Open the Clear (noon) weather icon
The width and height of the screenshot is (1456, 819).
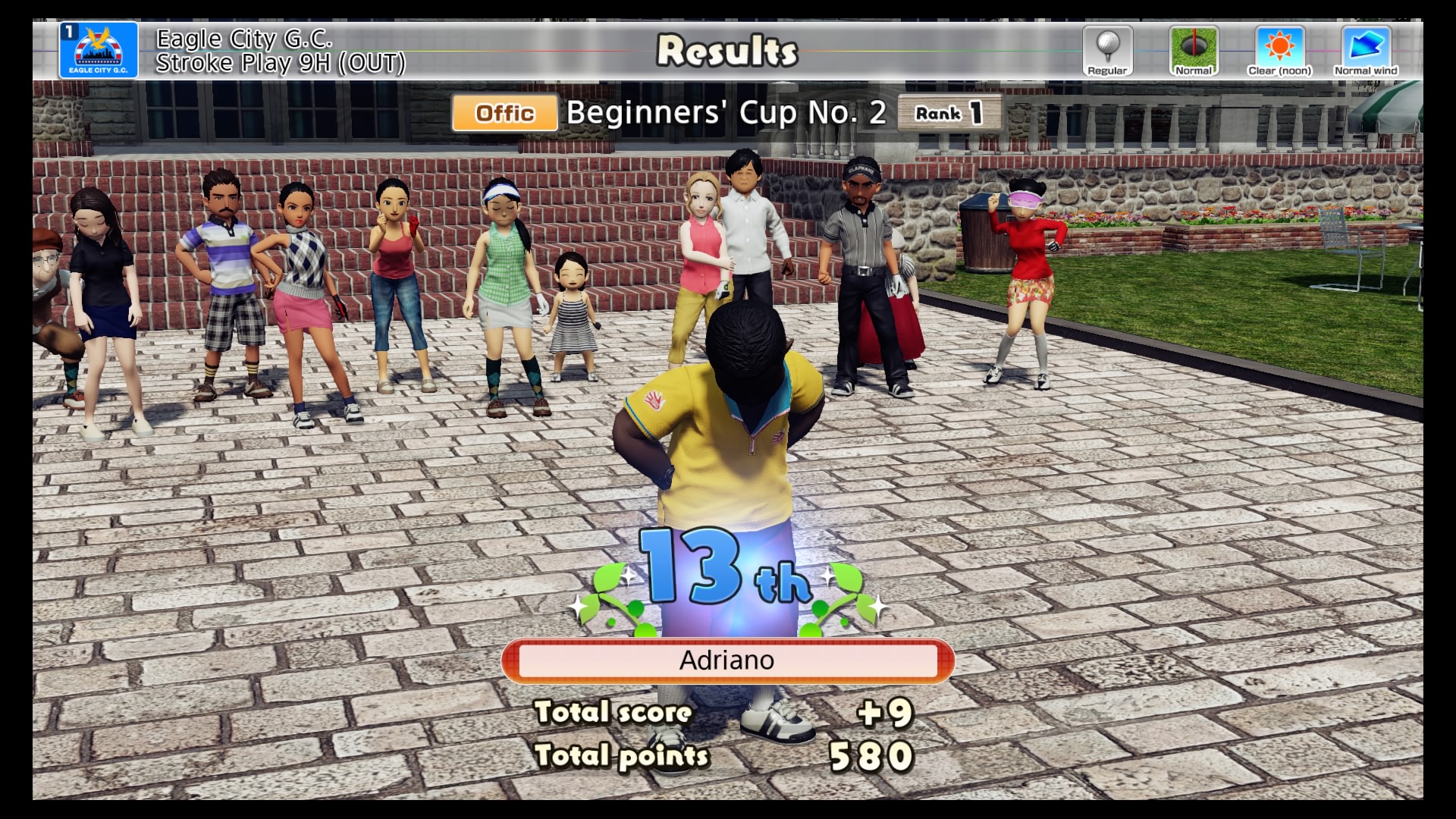pos(1279,50)
